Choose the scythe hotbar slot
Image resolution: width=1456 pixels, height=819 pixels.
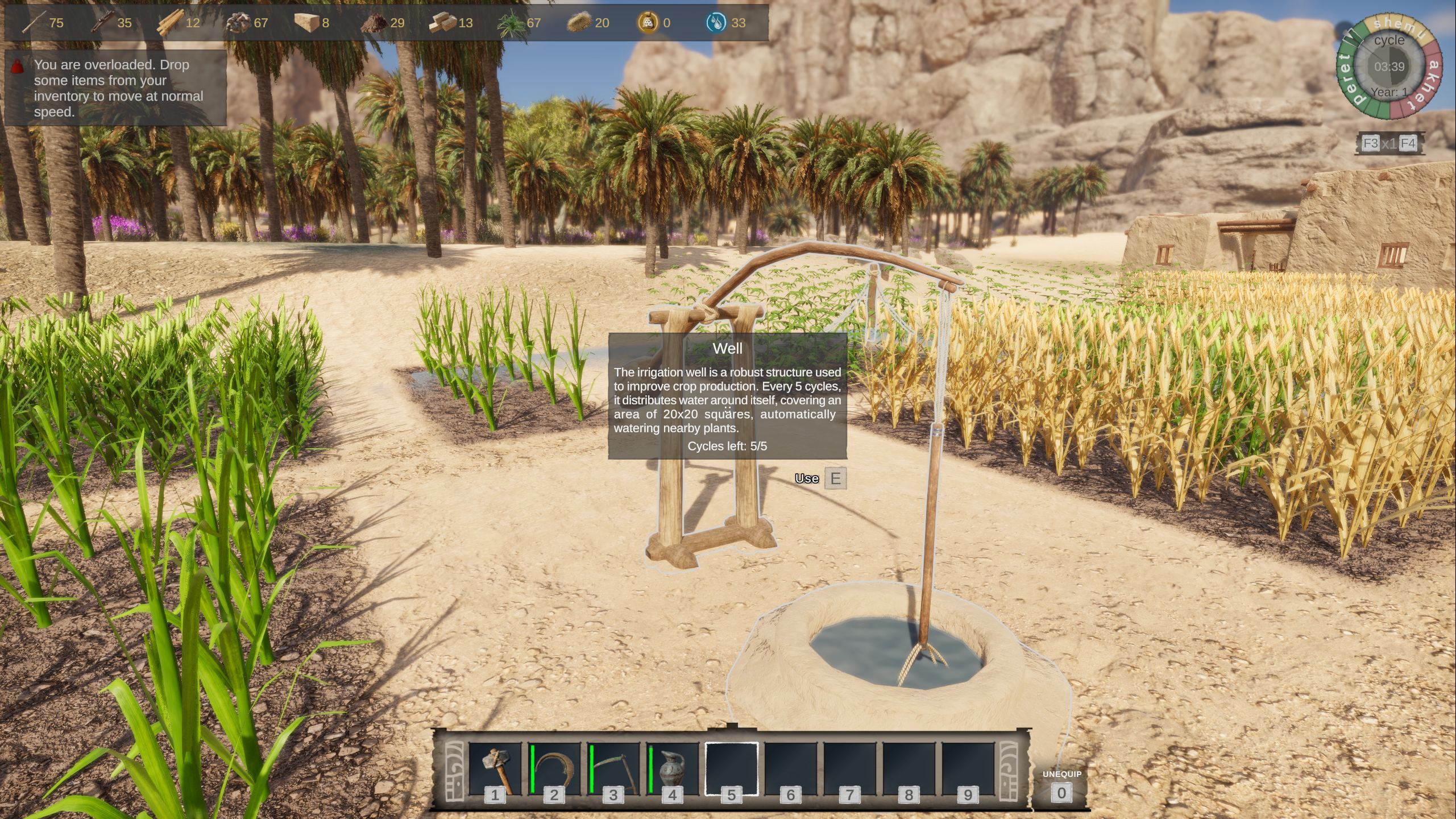coord(613,770)
